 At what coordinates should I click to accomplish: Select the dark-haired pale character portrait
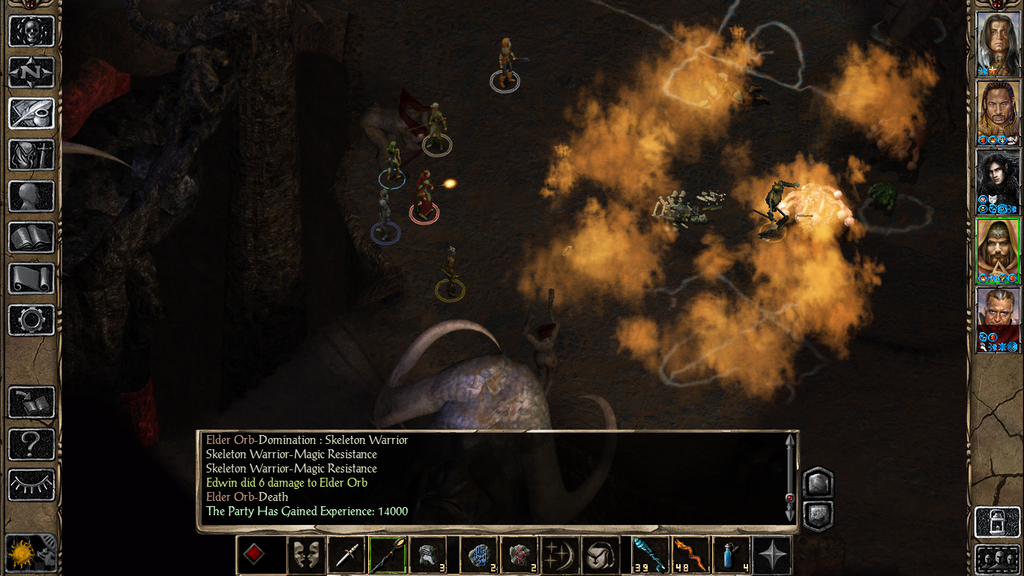point(997,179)
